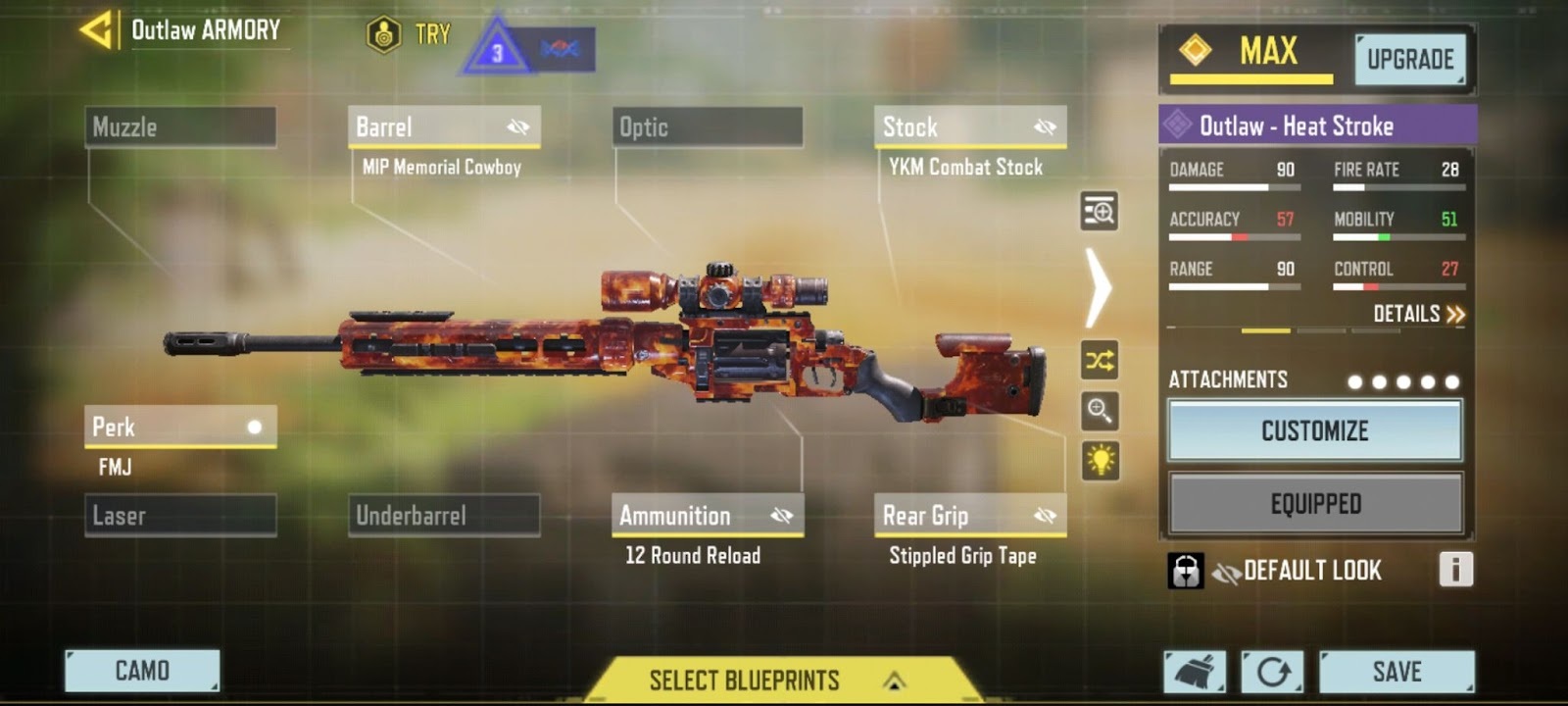This screenshot has height=706, width=1568.
Task: Select the Barrel attachment slot
Action: [x=443, y=127]
